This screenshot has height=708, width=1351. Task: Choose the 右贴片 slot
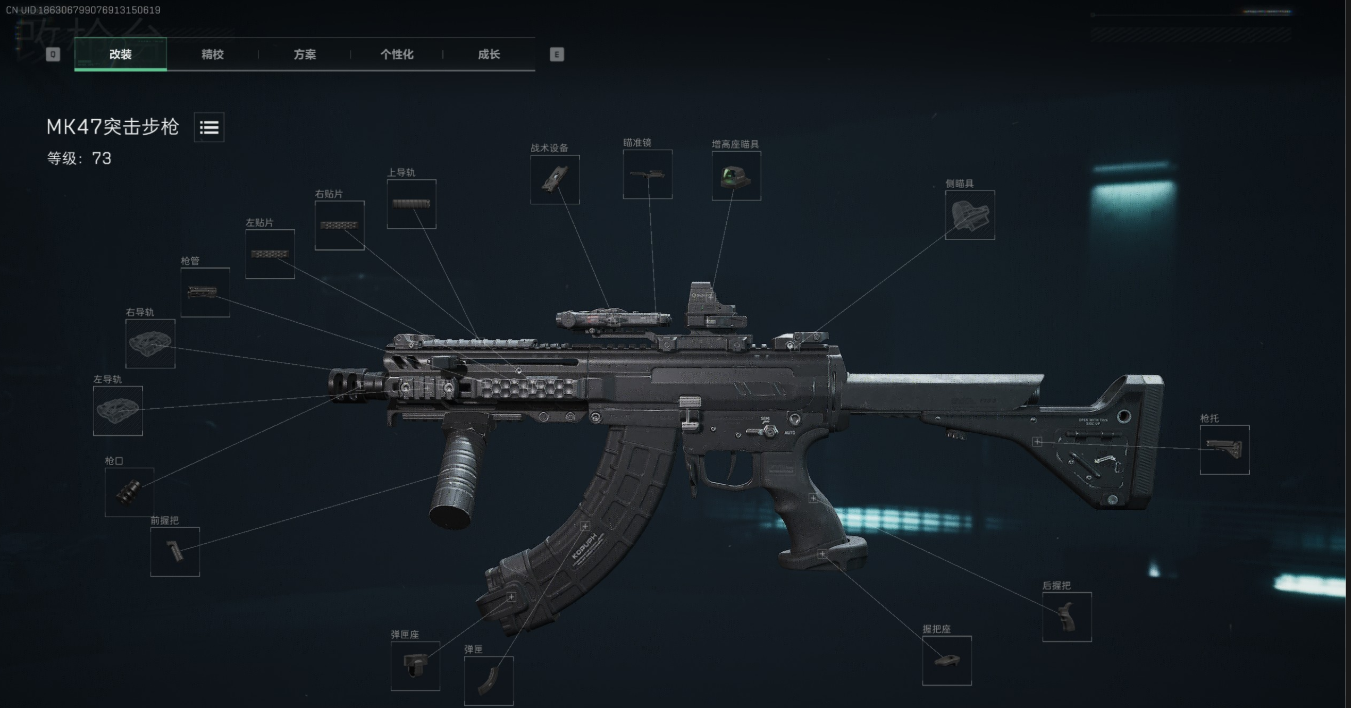coord(339,226)
